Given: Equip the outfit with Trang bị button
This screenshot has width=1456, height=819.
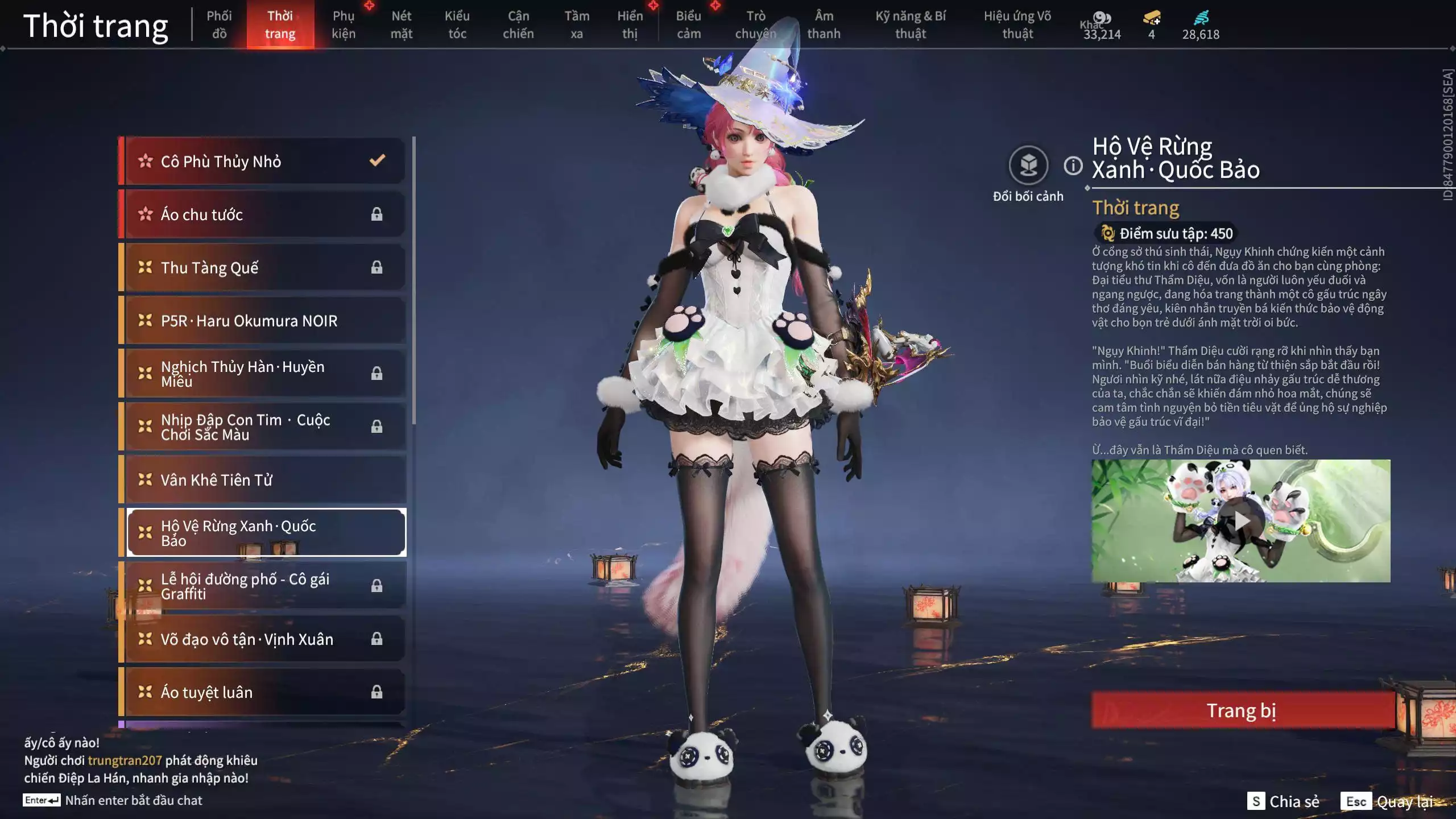Looking at the screenshot, I should click(1242, 710).
